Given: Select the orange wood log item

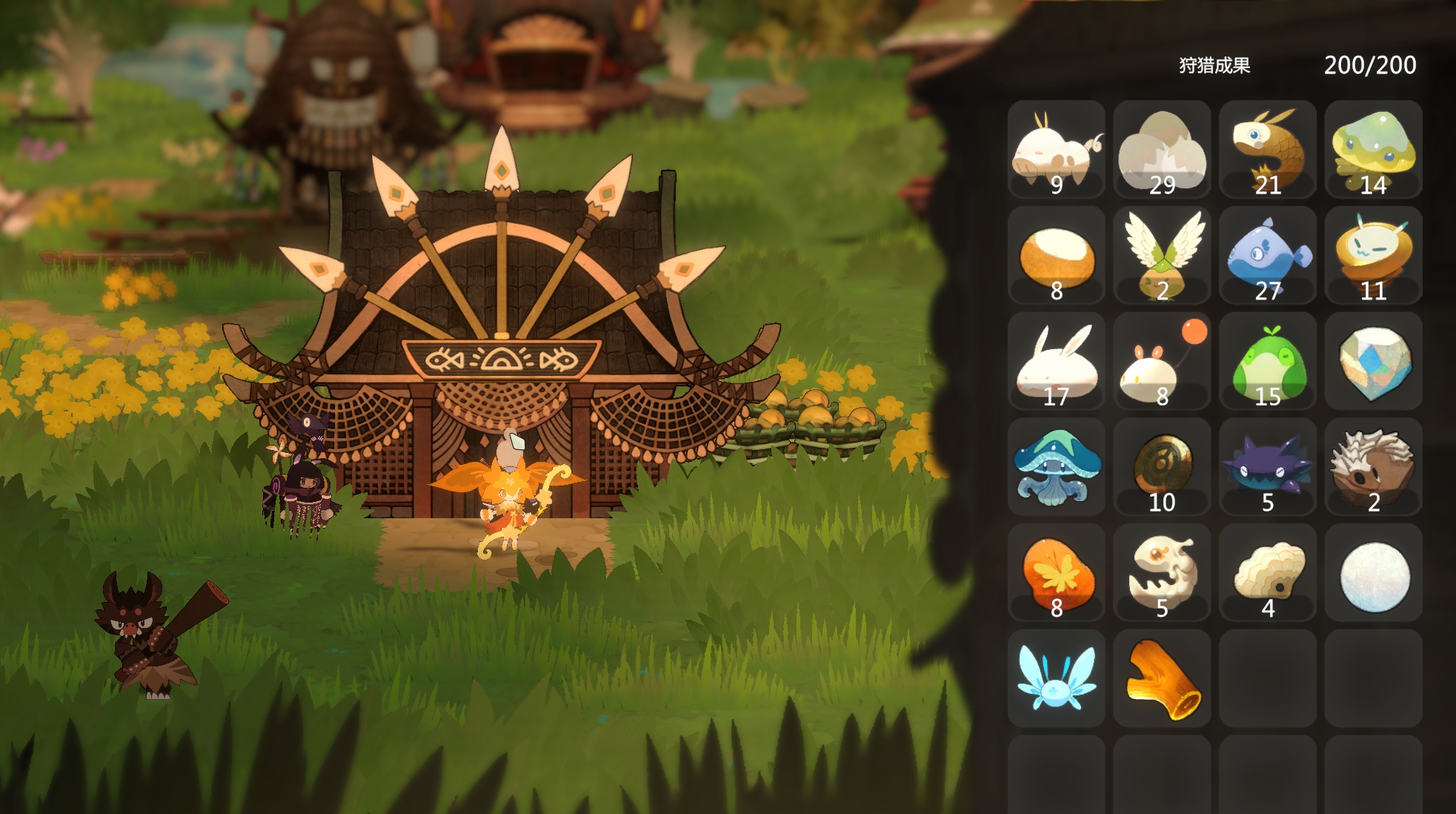Looking at the screenshot, I should [x=1162, y=679].
